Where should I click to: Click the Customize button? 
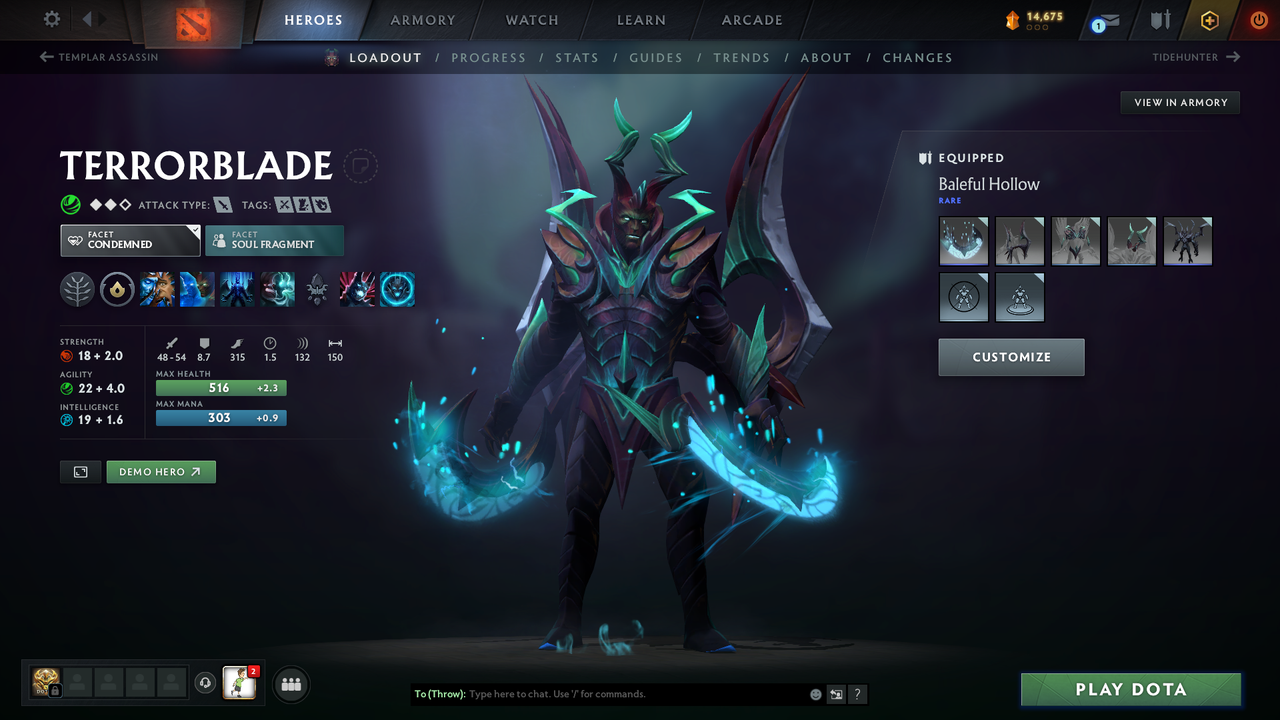1011,357
